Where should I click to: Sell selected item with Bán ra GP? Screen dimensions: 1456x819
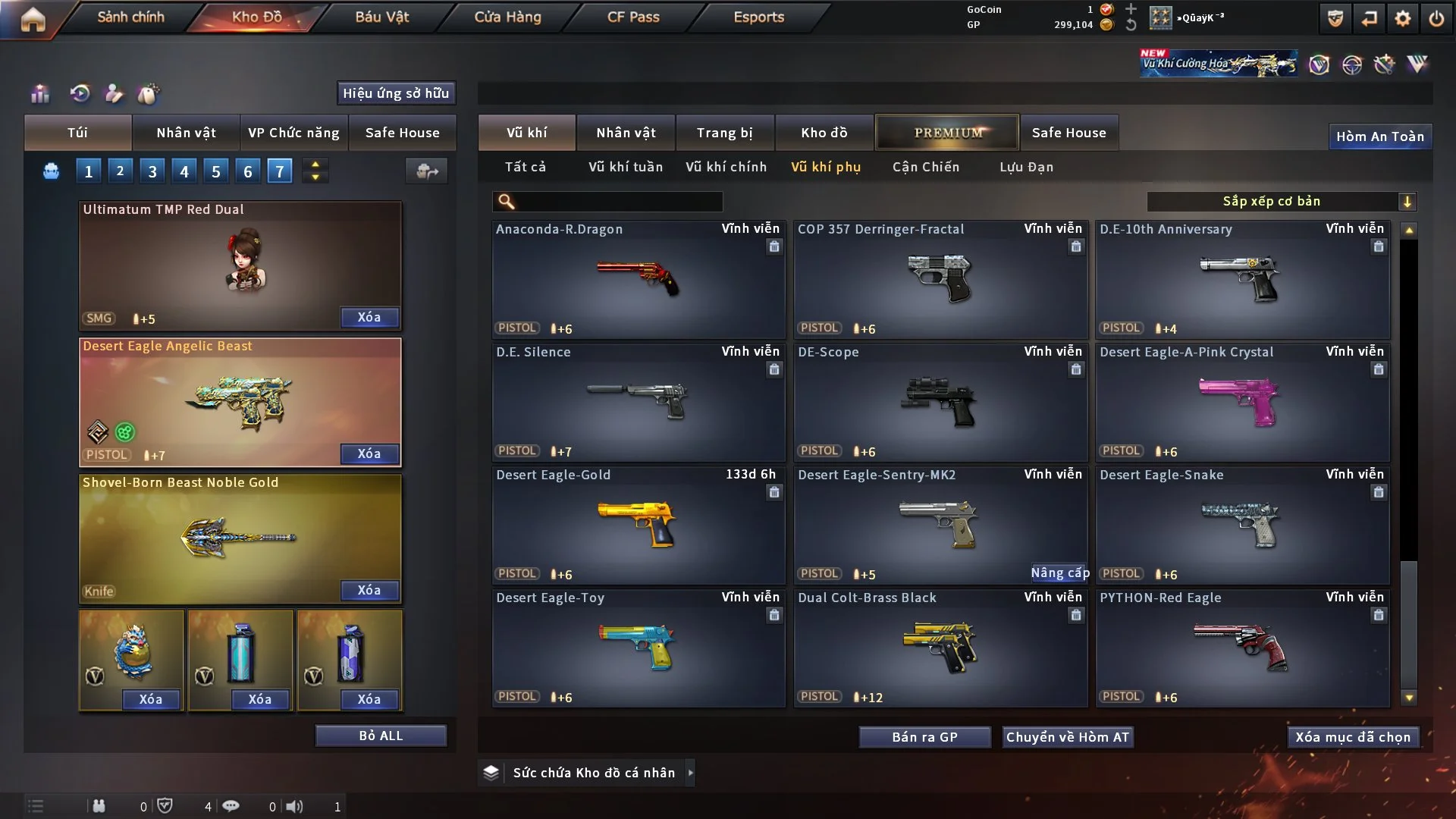pyautogui.click(x=924, y=737)
